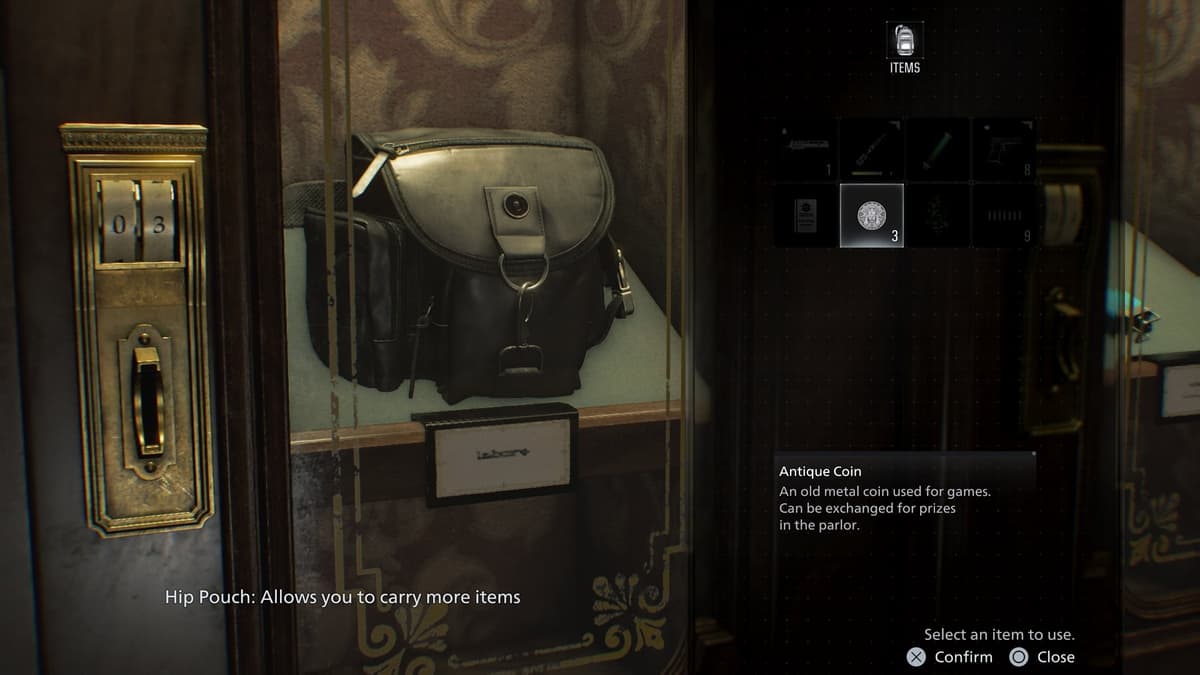
Task: Select the Antique Coin item slot
Action: click(871, 215)
